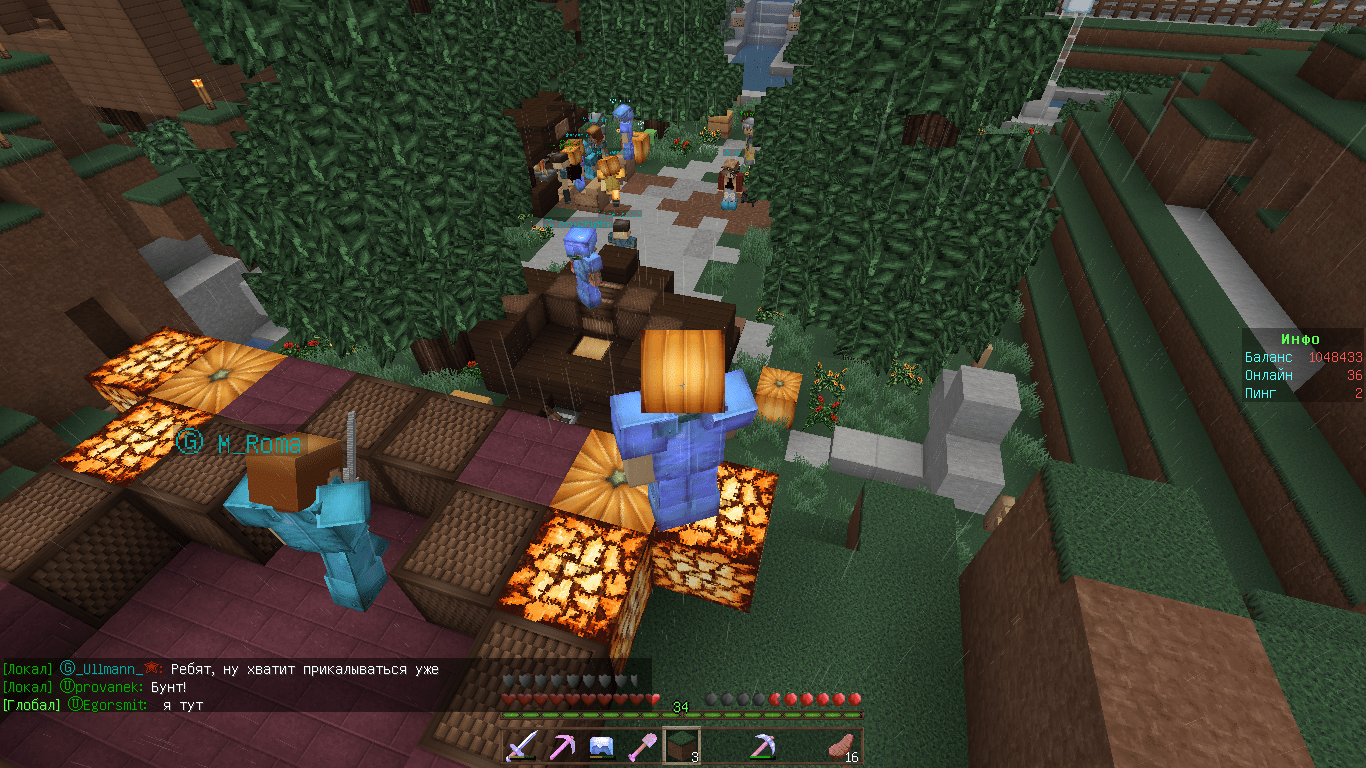Select the all-pink pickaxe hotbar slot
The height and width of the screenshot is (768, 1366).
point(561,747)
